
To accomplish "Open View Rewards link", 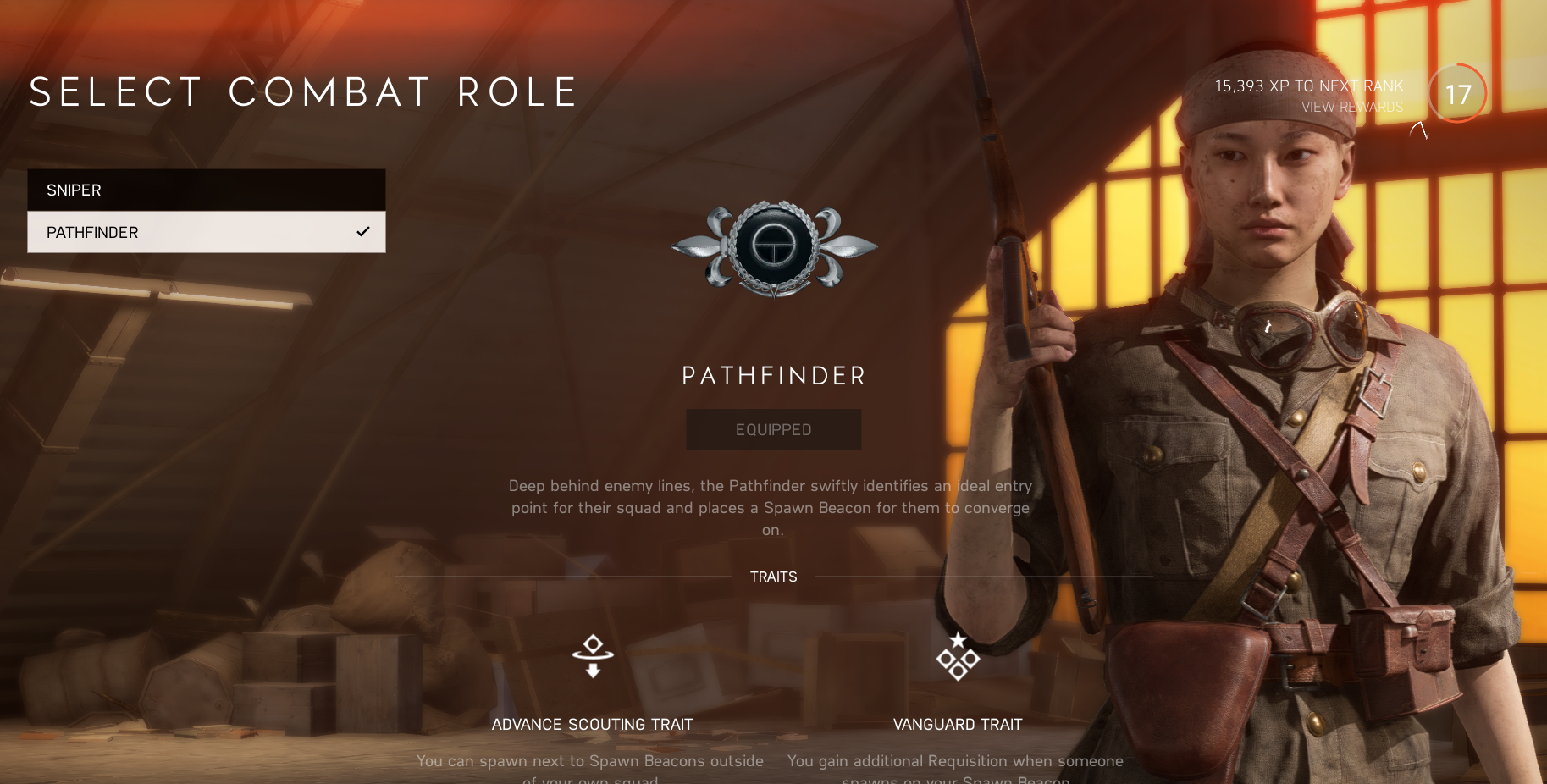I will (1351, 108).
